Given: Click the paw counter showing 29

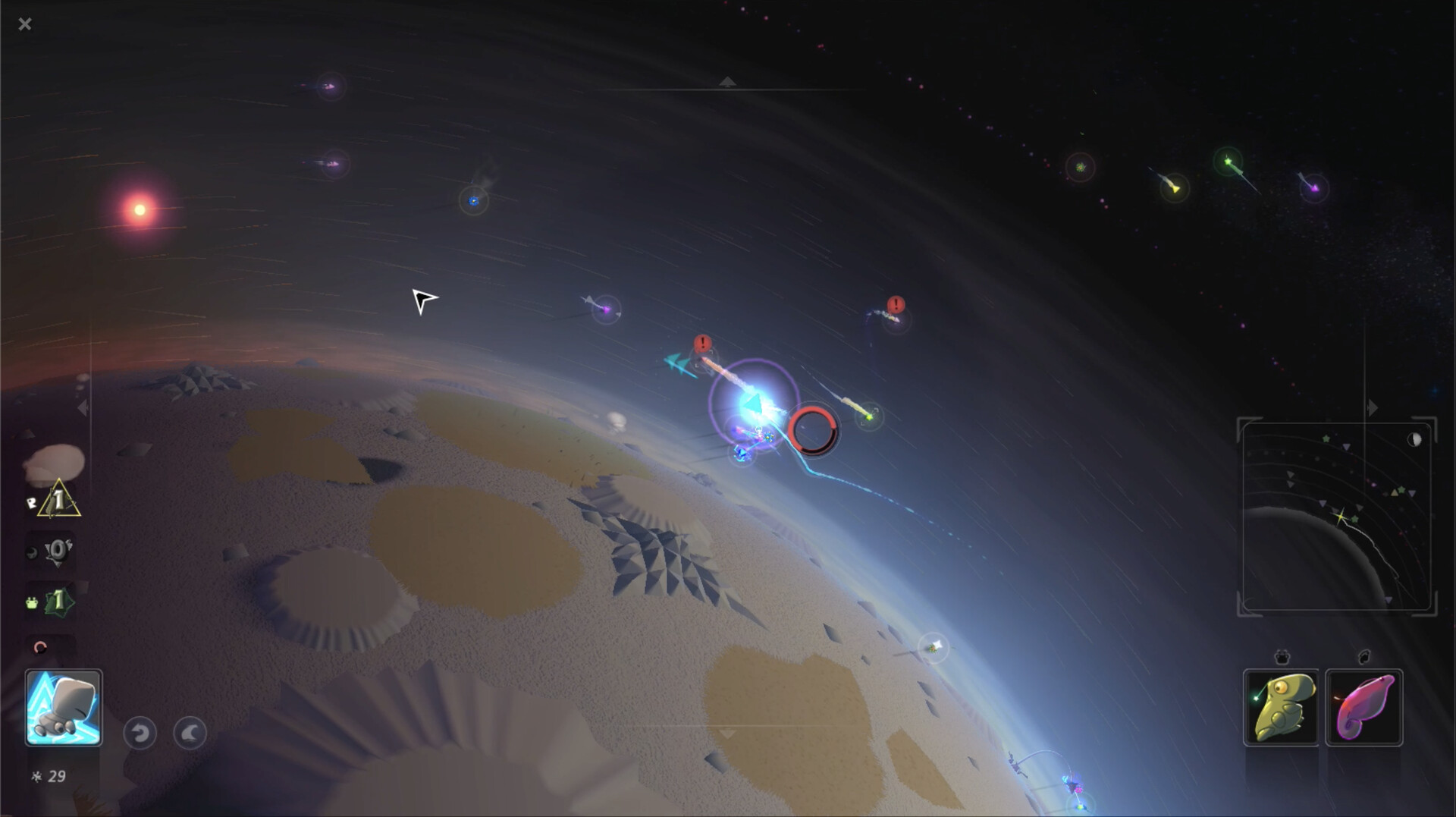Looking at the screenshot, I should tap(47, 775).
